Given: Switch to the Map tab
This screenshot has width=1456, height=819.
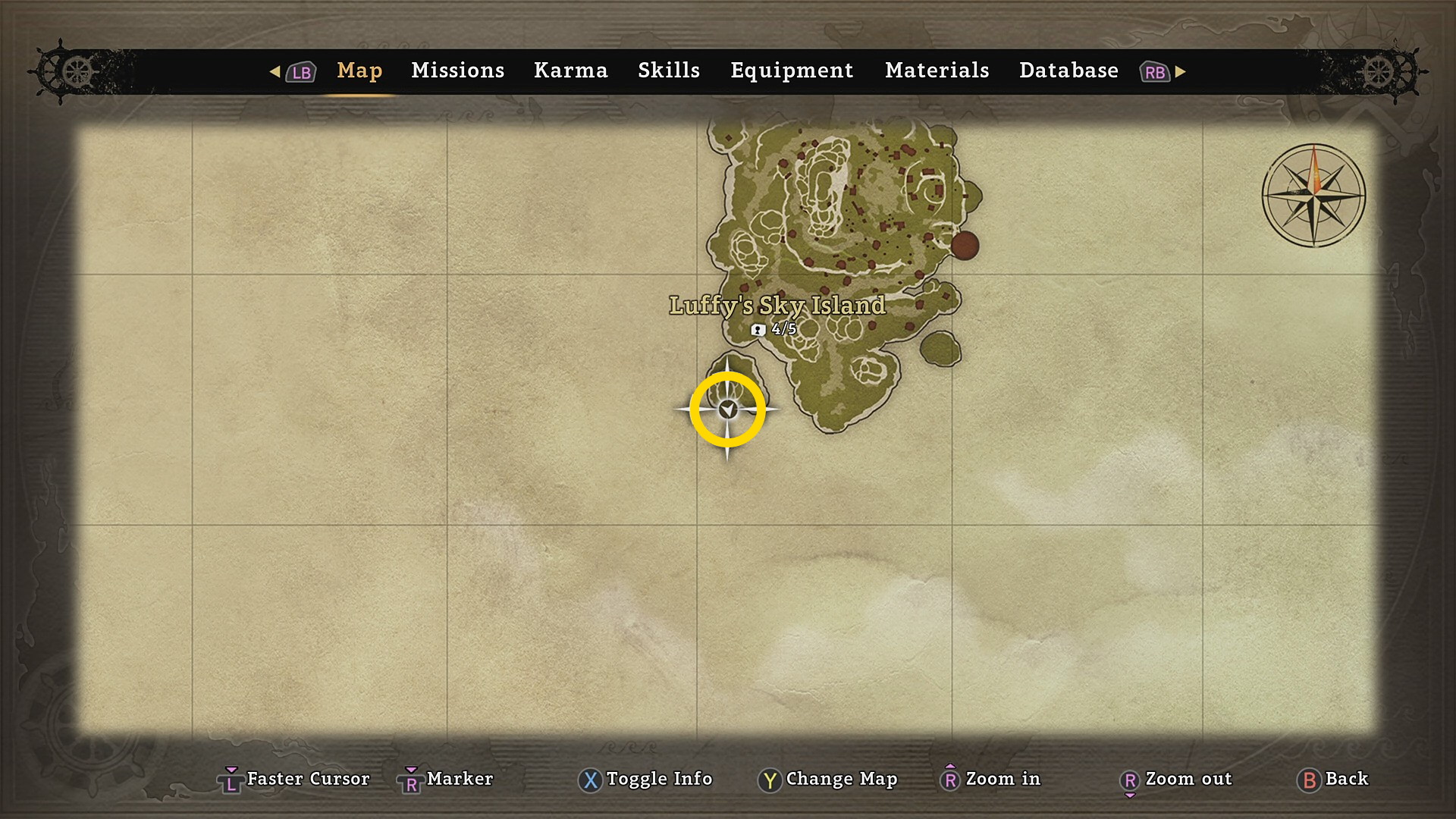Looking at the screenshot, I should (359, 71).
